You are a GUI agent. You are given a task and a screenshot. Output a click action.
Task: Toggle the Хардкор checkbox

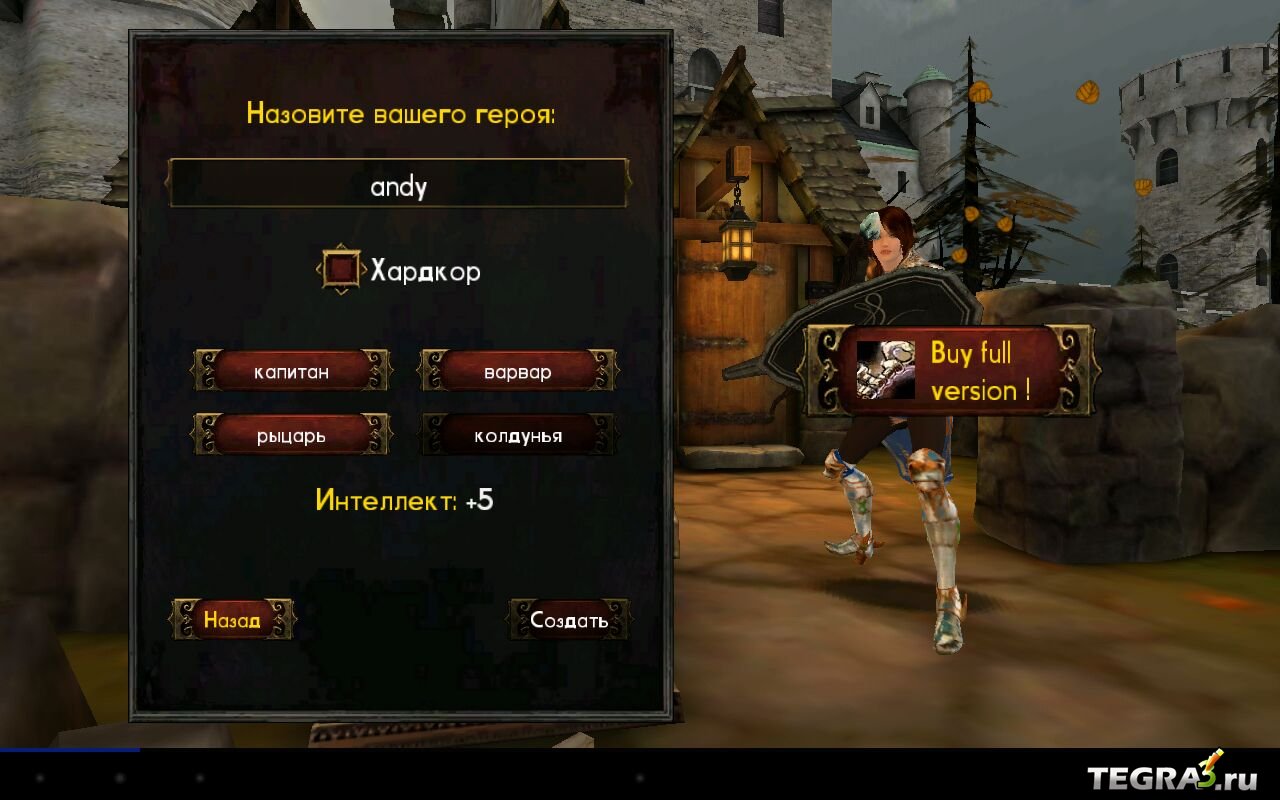(x=342, y=269)
